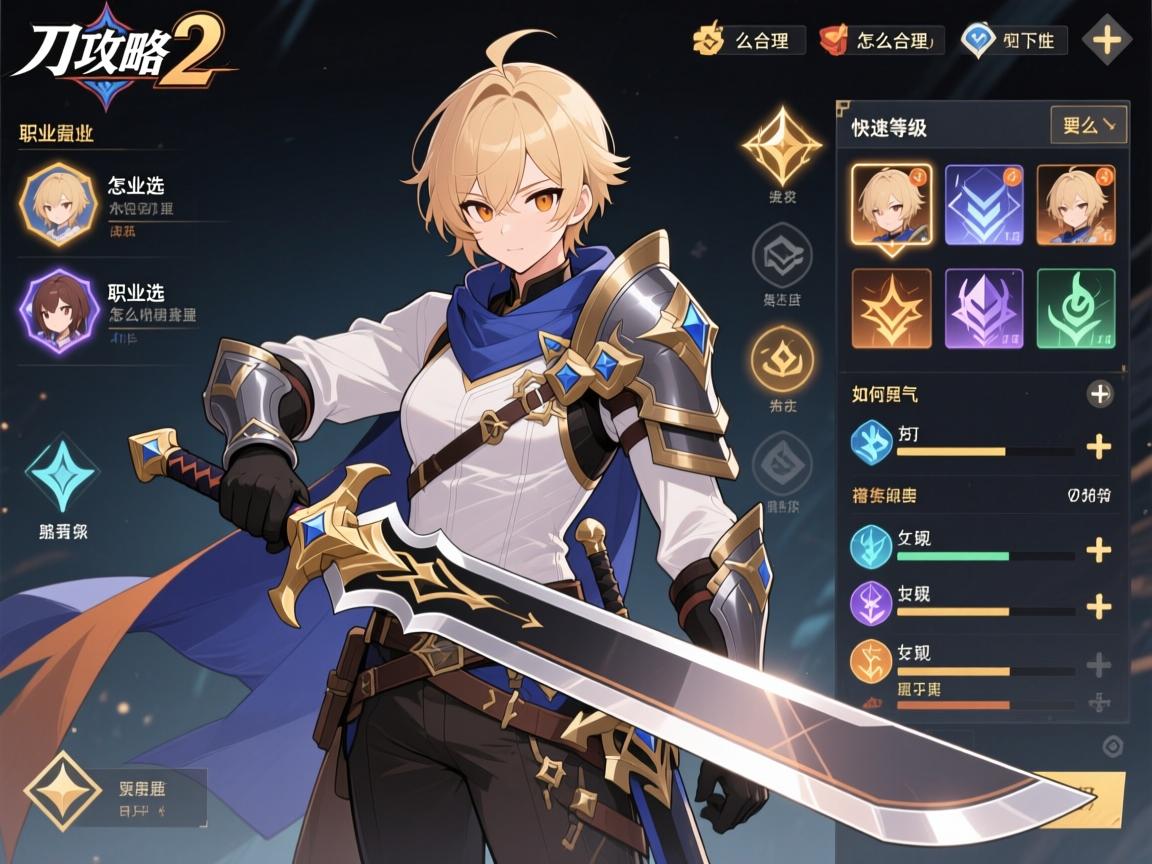
Task: Select the green swirl tile
Action: click(x=1076, y=308)
